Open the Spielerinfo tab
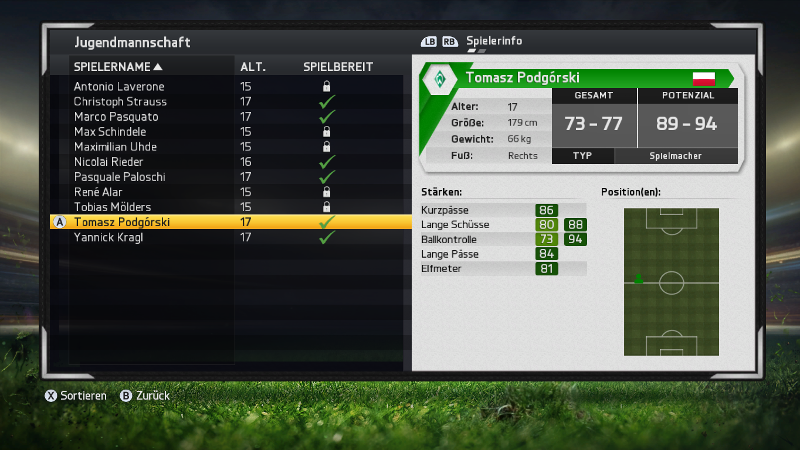800x450 pixels. point(494,42)
